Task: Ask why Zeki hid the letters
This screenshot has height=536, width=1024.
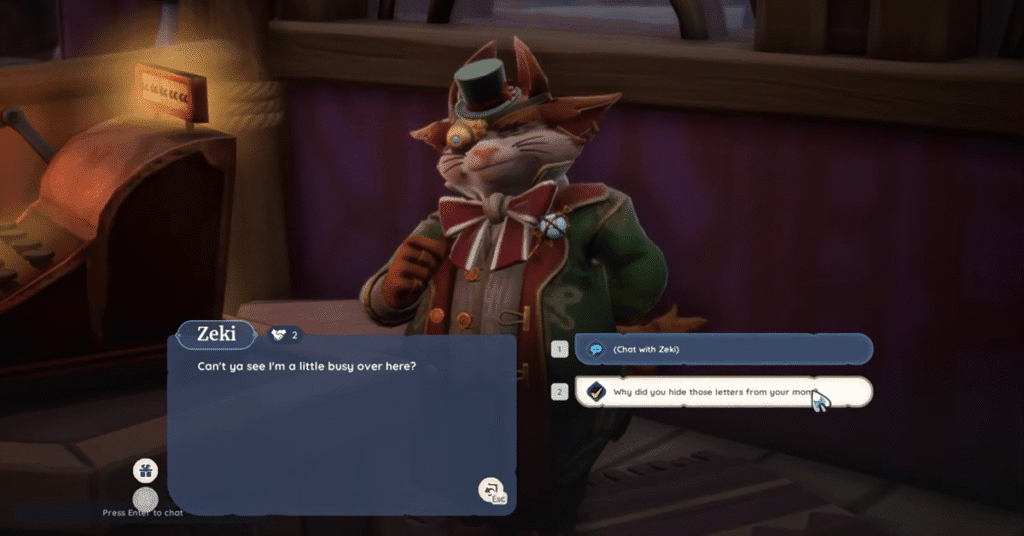Action: (x=723, y=392)
